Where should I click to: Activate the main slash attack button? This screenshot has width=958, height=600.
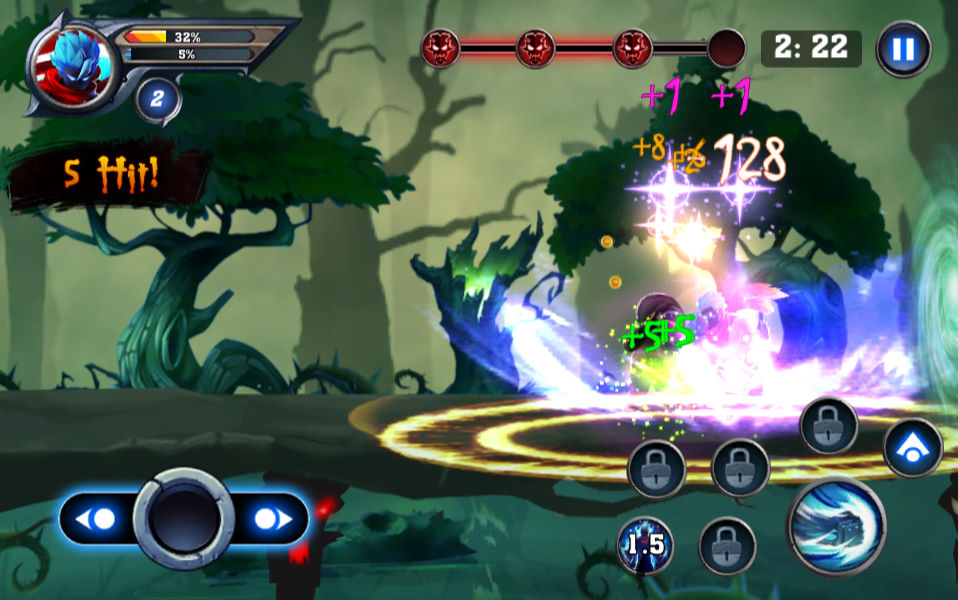click(836, 526)
